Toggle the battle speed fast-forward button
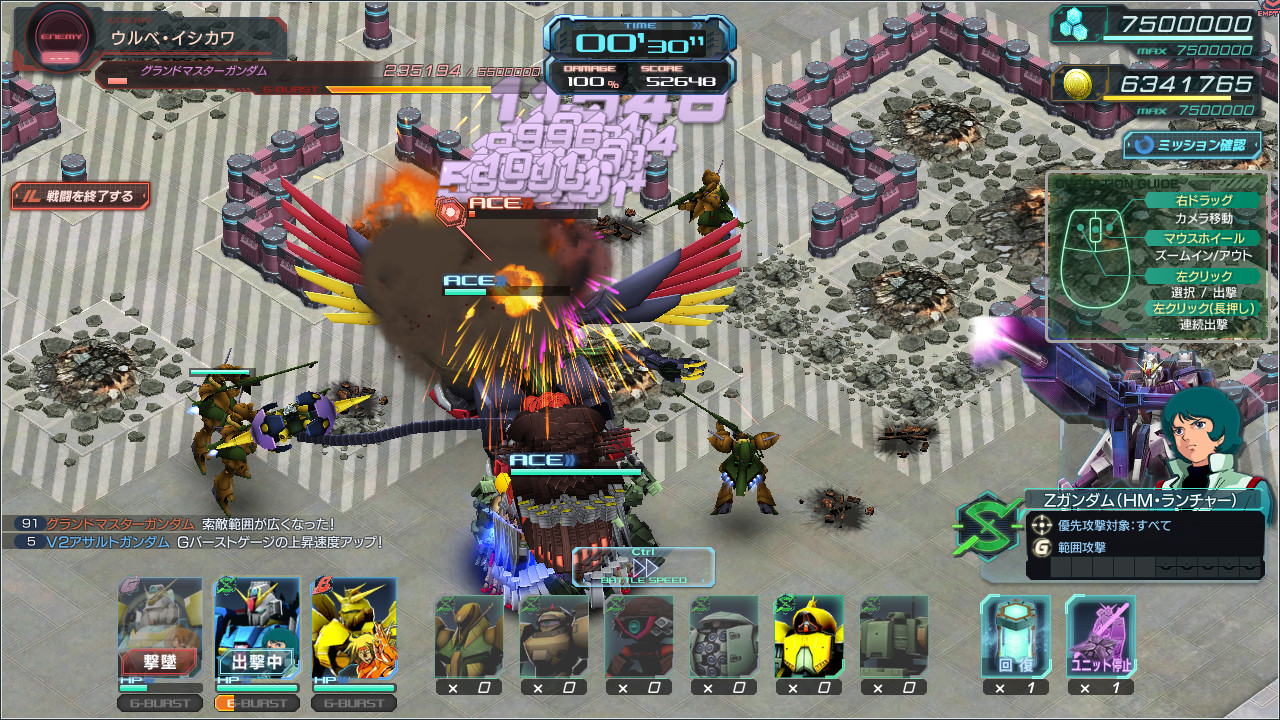1280x720 pixels. click(643, 566)
